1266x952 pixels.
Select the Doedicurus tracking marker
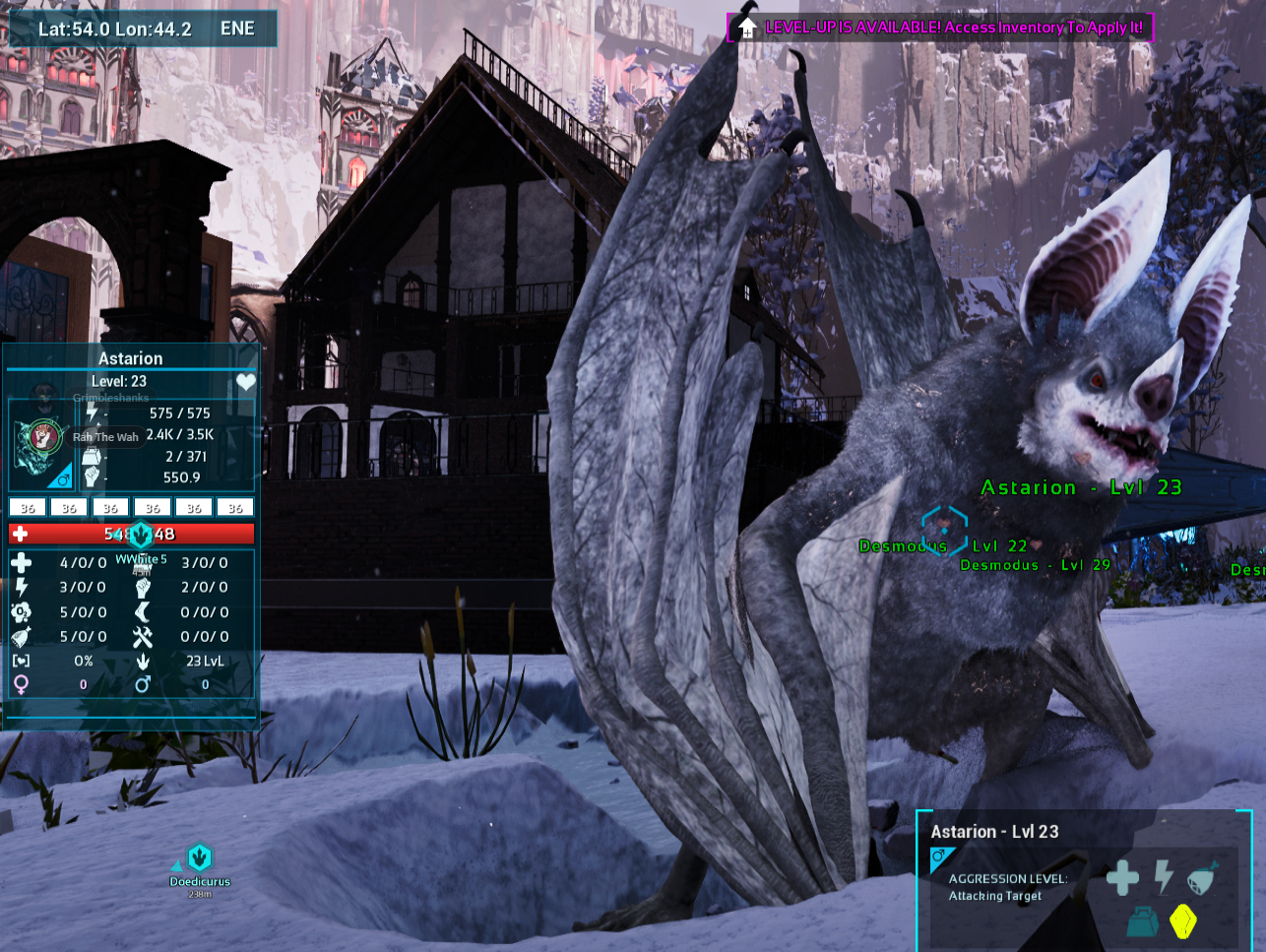tap(200, 857)
